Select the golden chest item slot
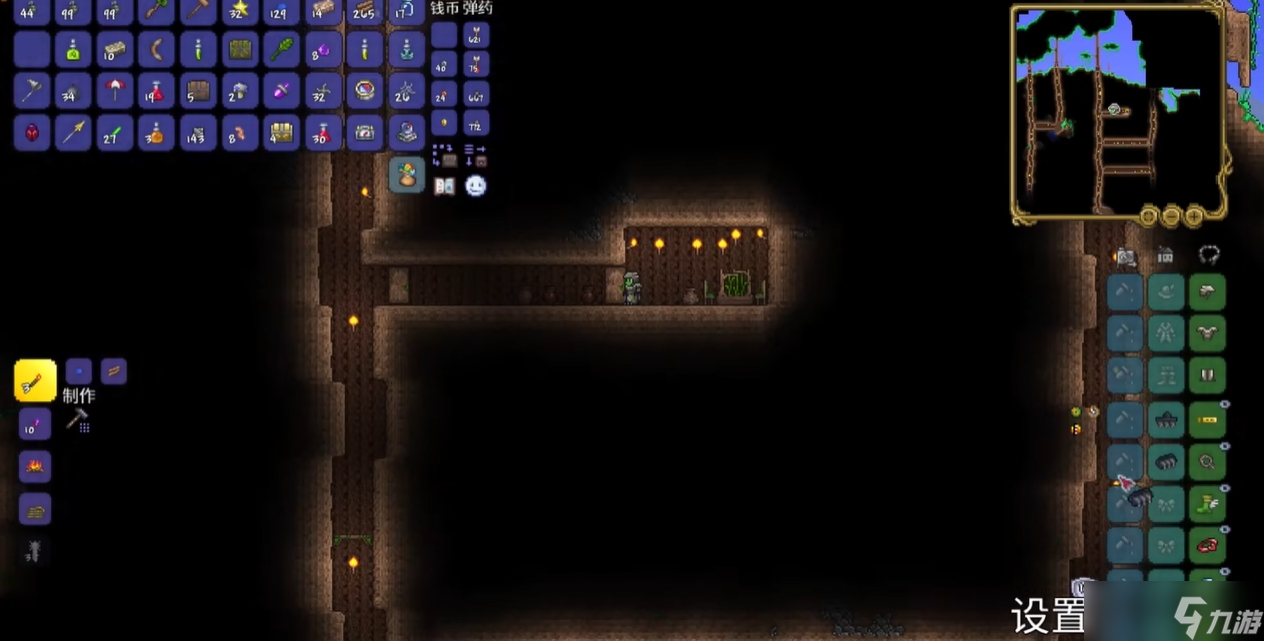 tap(282, 132)
